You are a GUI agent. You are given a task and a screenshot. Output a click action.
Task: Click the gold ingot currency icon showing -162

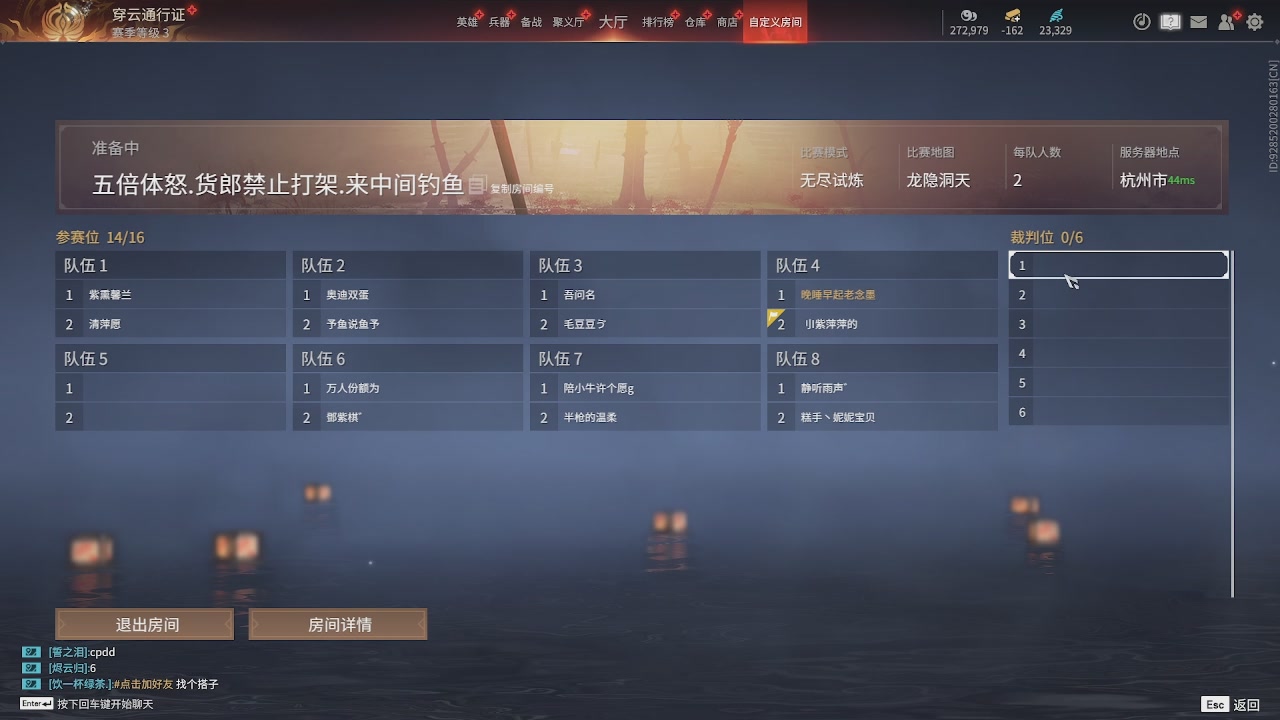(1010, 17)
